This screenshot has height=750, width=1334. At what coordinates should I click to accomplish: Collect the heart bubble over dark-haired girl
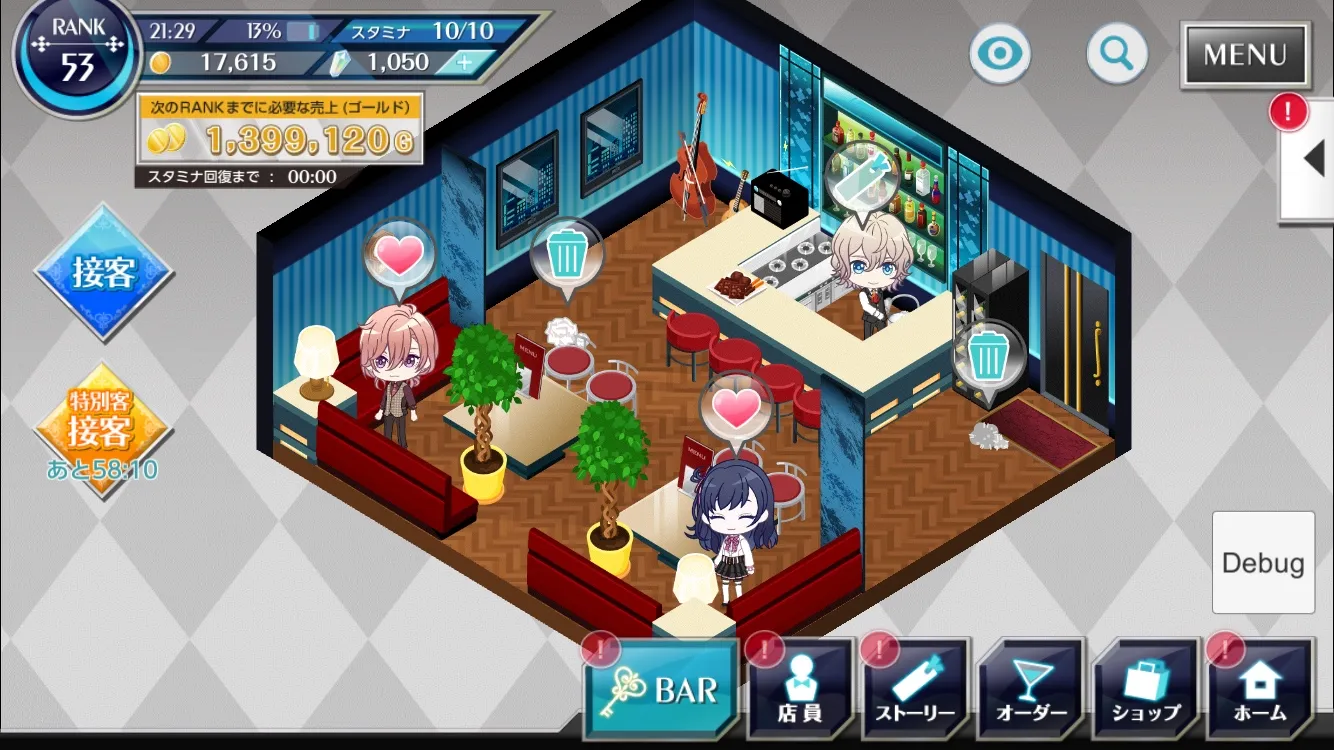coord(736,408)
